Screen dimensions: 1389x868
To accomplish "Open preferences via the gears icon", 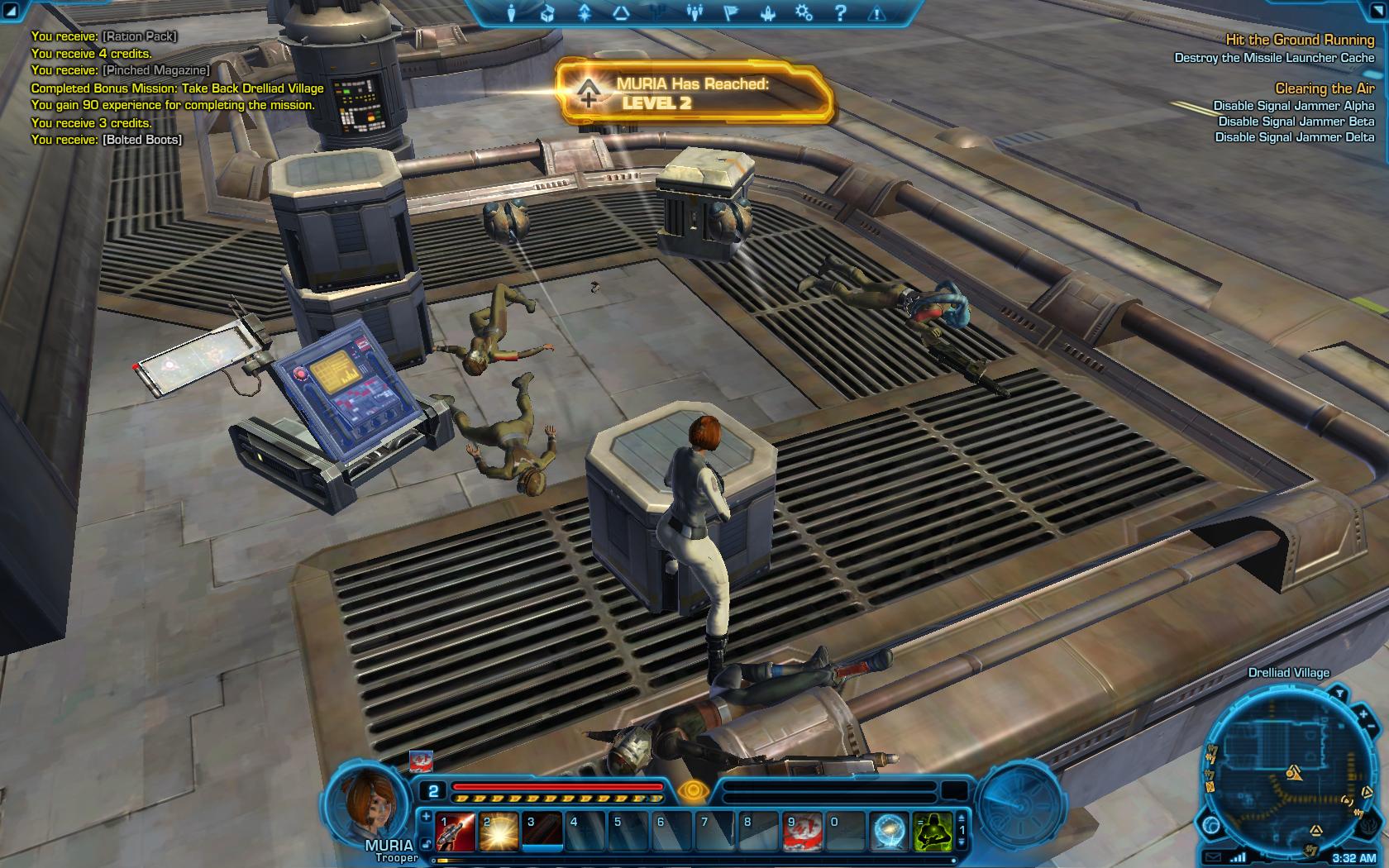I will [804, 13].
